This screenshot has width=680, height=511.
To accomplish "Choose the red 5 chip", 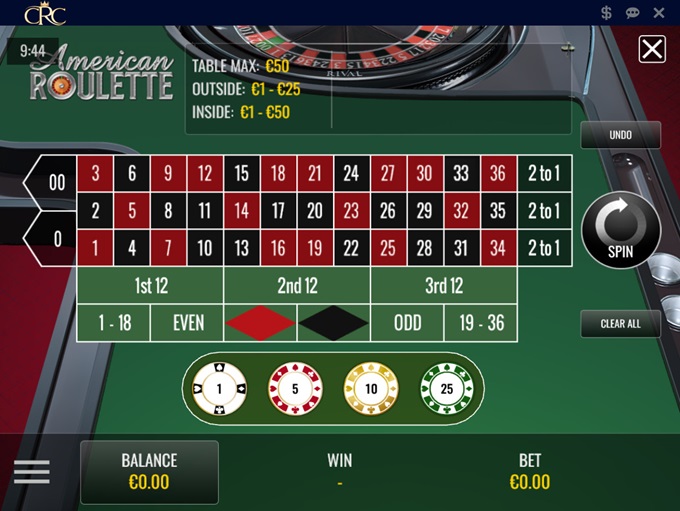I will [295, 388].
